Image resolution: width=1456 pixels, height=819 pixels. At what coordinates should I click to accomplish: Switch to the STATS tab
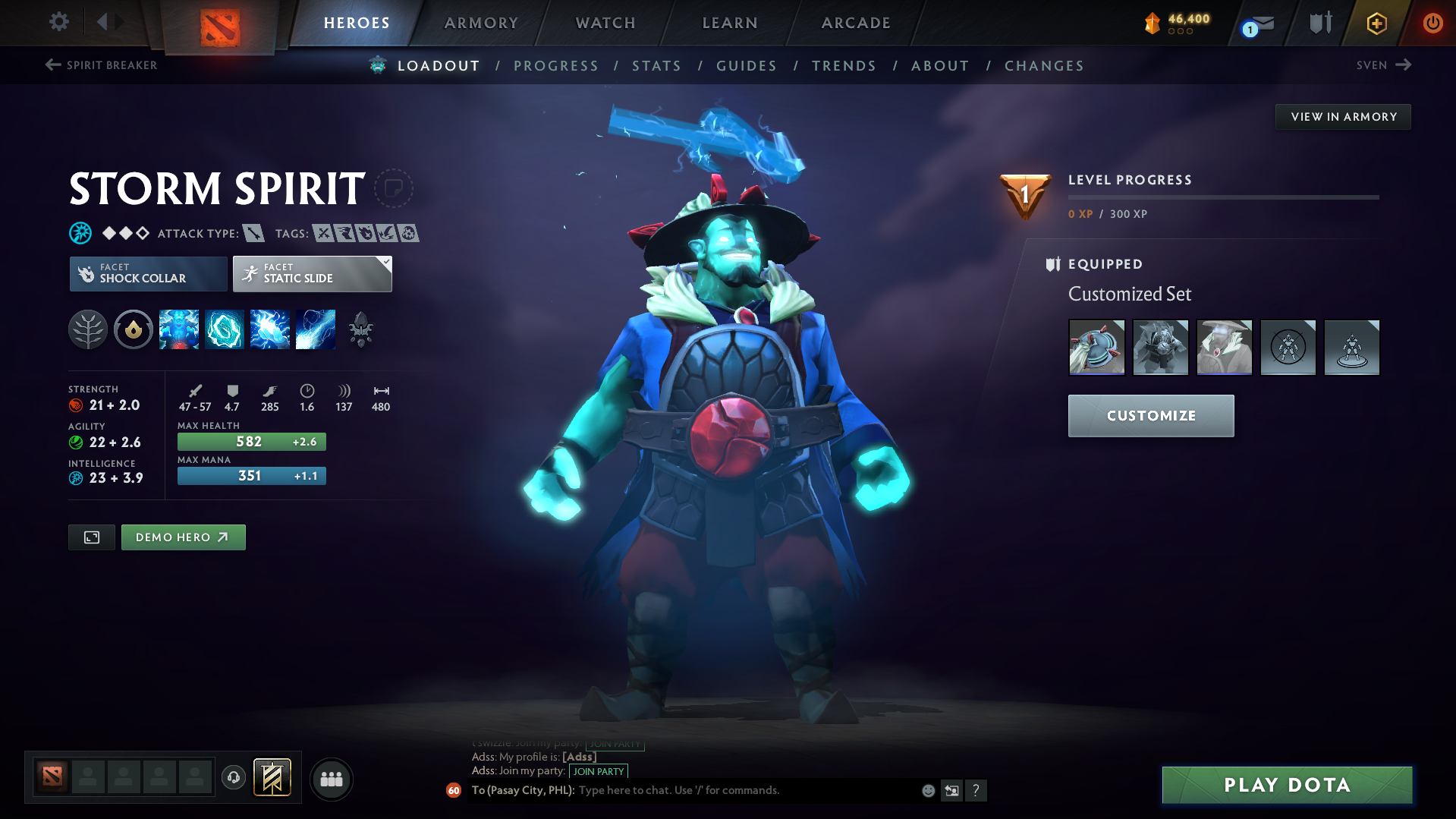656,66
